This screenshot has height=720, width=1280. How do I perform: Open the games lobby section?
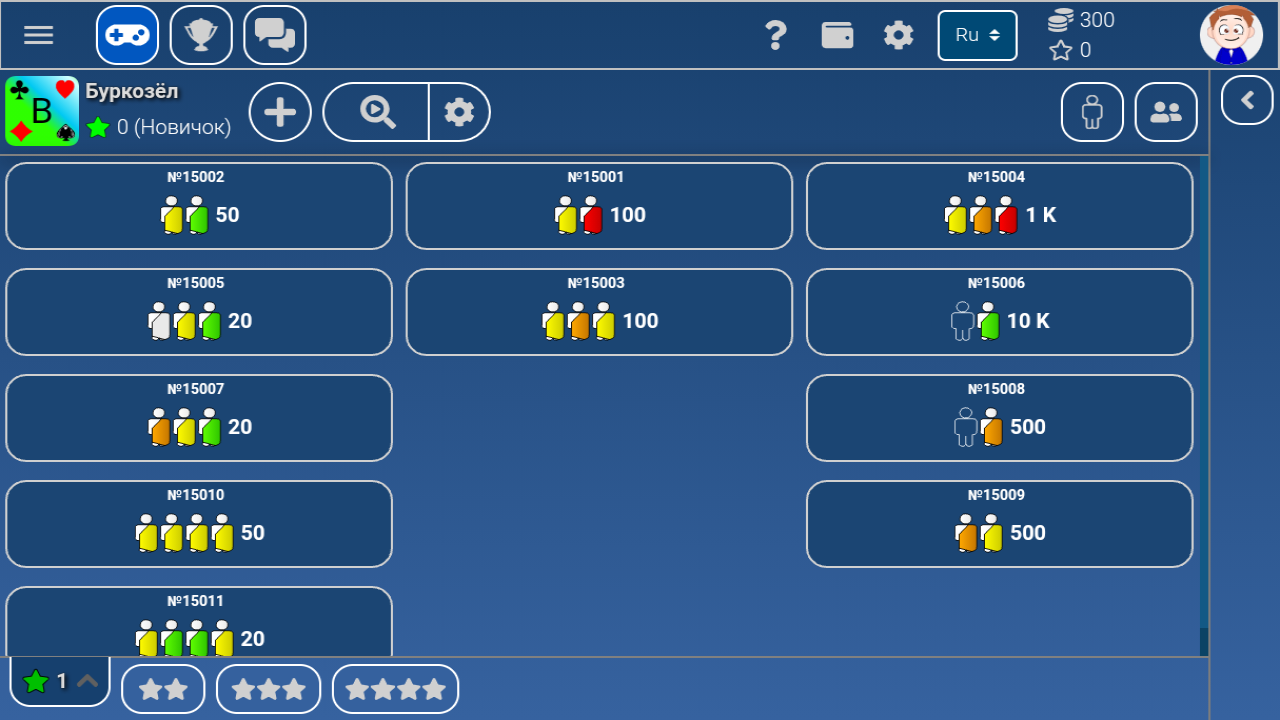click(126, 34)
